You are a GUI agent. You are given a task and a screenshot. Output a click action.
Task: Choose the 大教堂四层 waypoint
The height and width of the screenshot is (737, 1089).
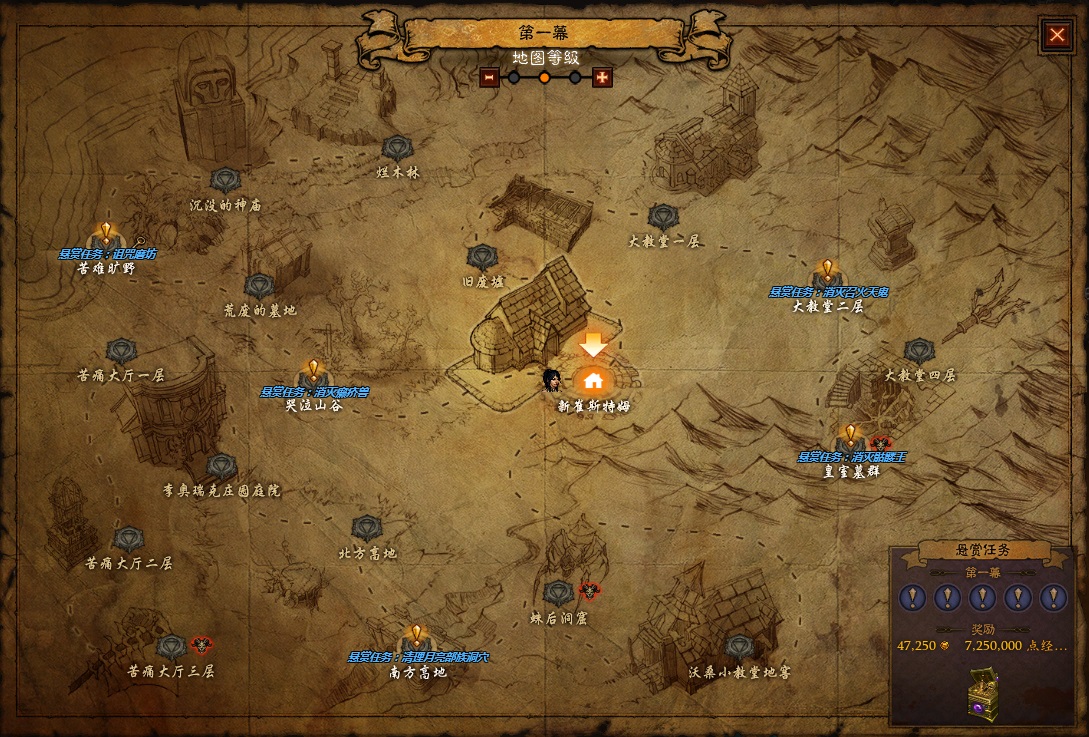(x=919, y=352)
